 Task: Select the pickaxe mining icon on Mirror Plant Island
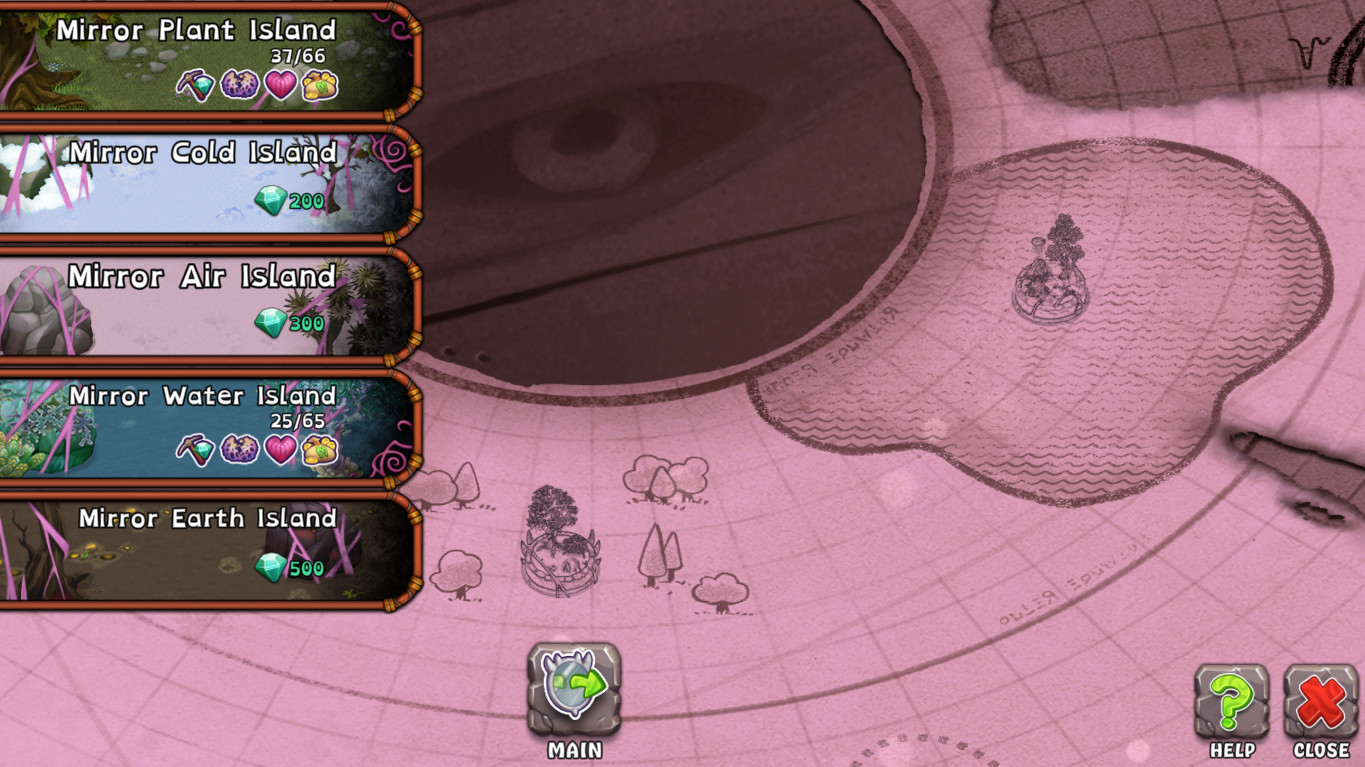[196, 86]
